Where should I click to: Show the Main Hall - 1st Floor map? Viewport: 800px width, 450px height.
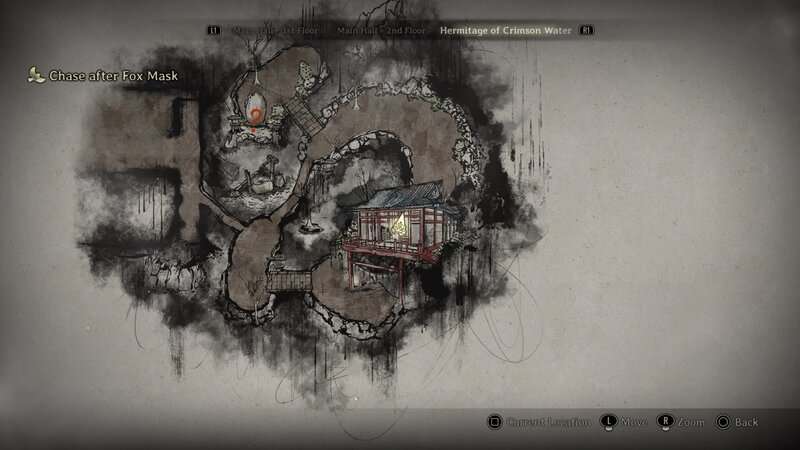[x=274, y=31]
